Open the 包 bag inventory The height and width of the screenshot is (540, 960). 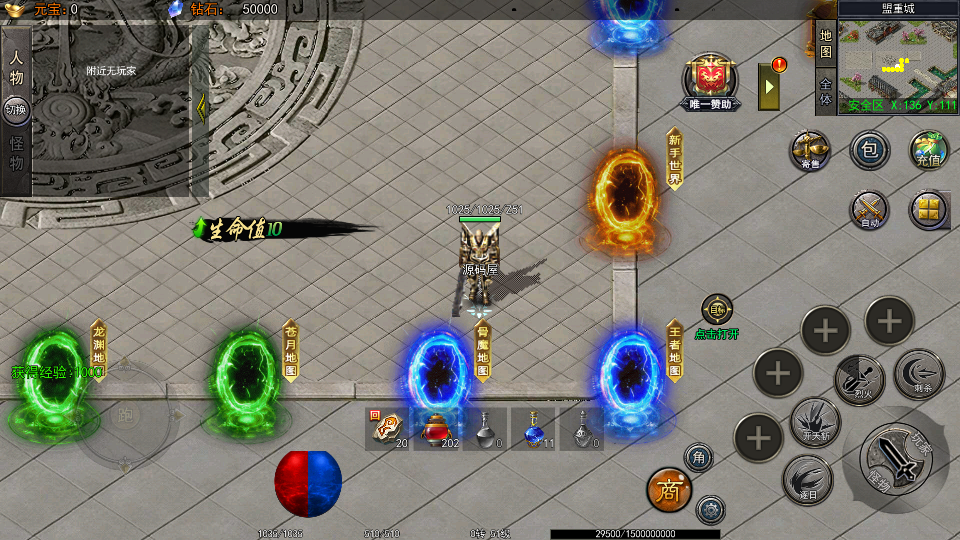(x=869, y=150)
